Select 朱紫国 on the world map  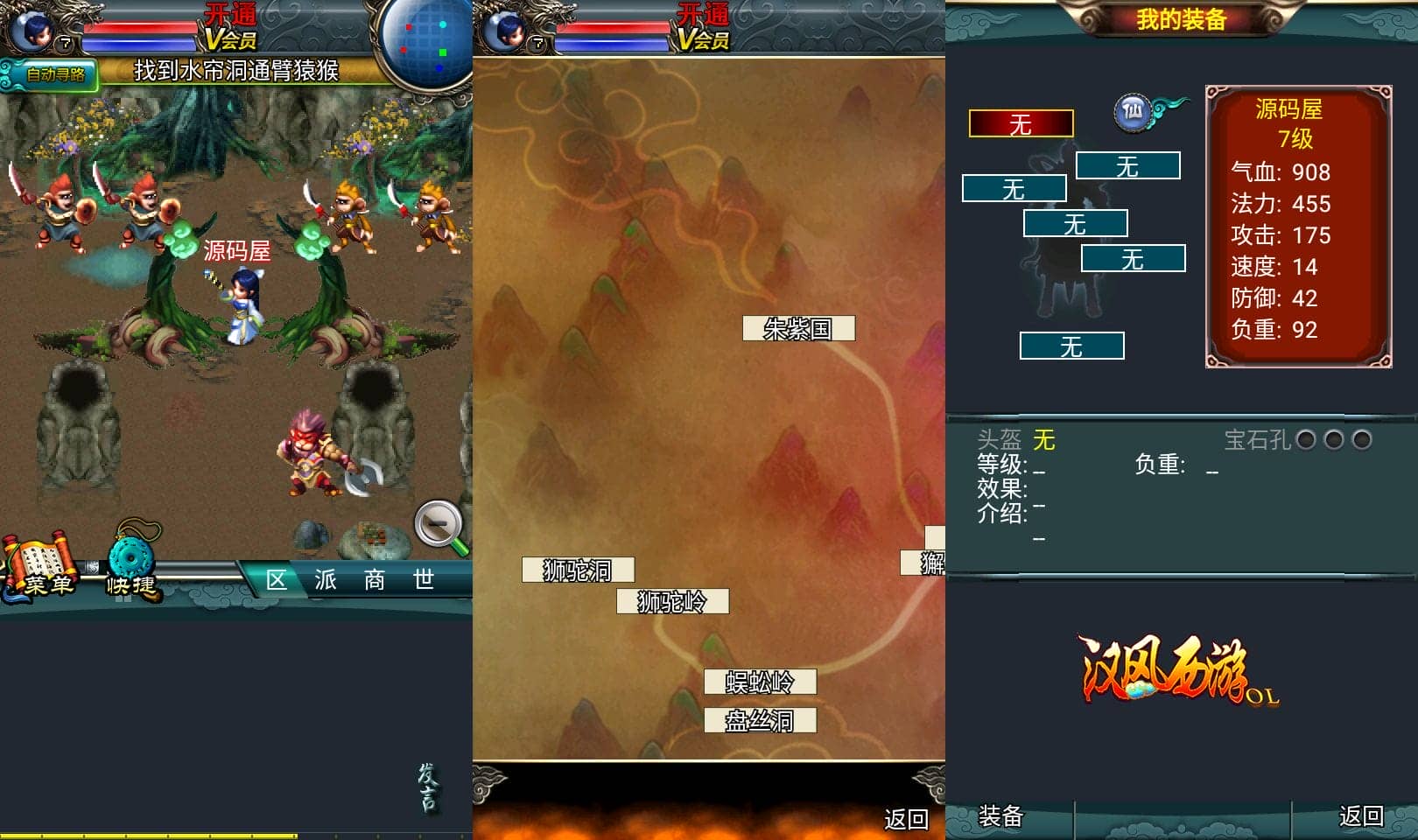click(798, 329)
